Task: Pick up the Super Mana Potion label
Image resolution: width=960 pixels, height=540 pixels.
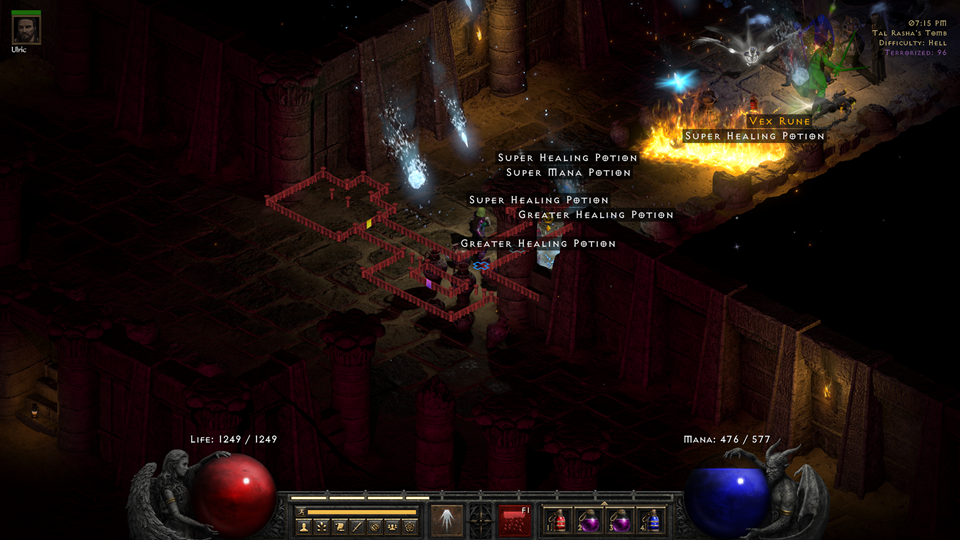Action: click(568, 172)
